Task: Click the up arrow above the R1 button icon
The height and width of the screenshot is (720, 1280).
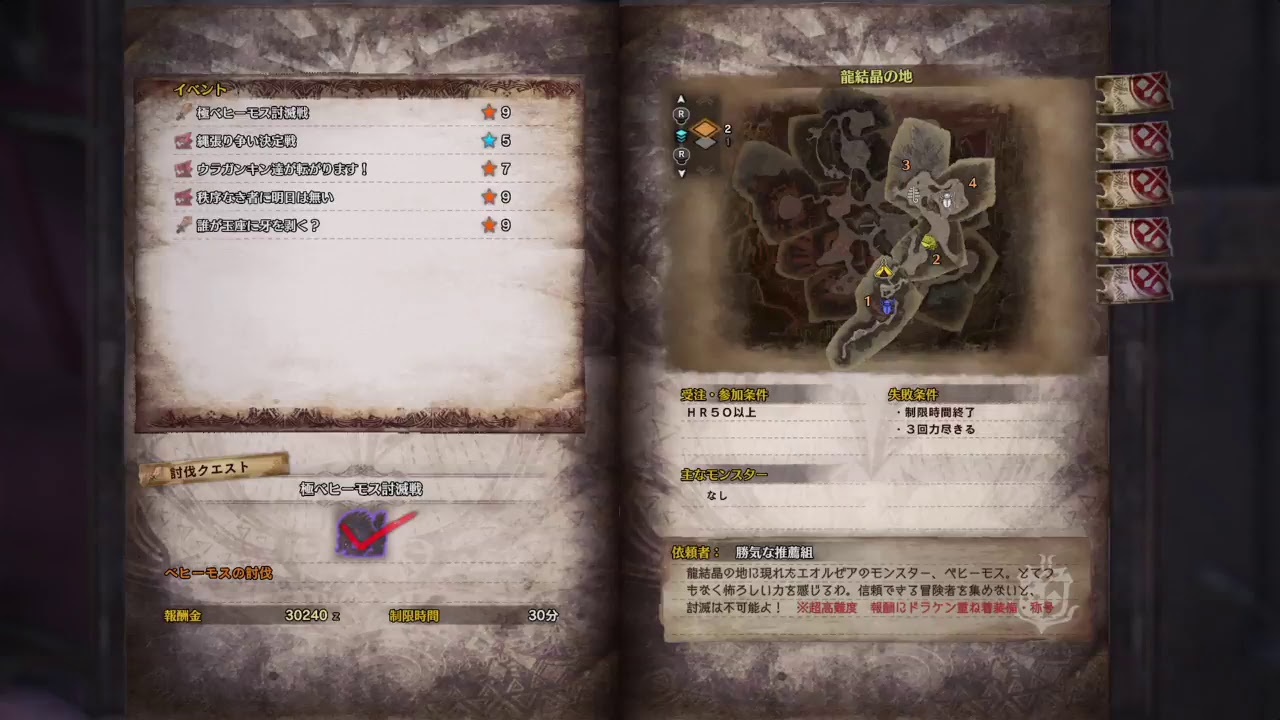Action: tap(682, 99)
